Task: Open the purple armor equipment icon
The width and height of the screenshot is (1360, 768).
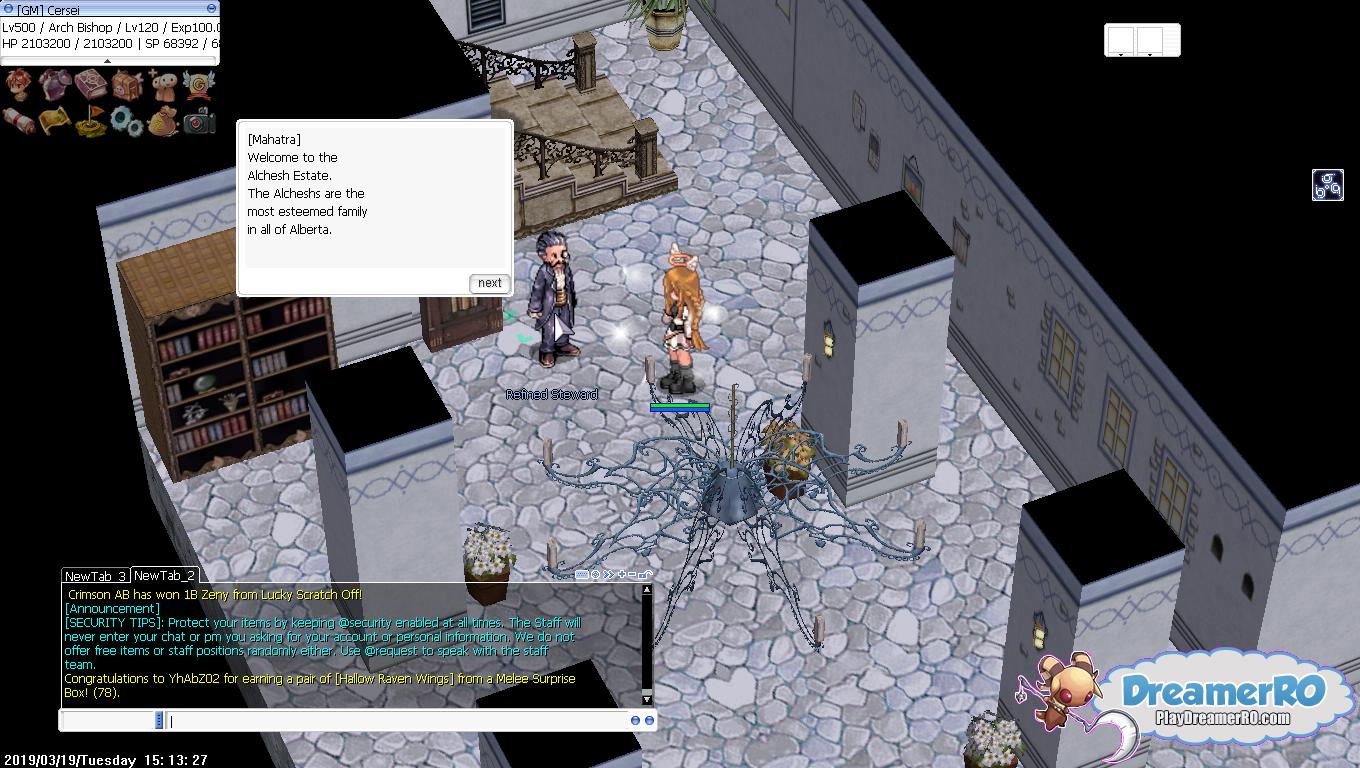Action: click(x=54, y=85)
